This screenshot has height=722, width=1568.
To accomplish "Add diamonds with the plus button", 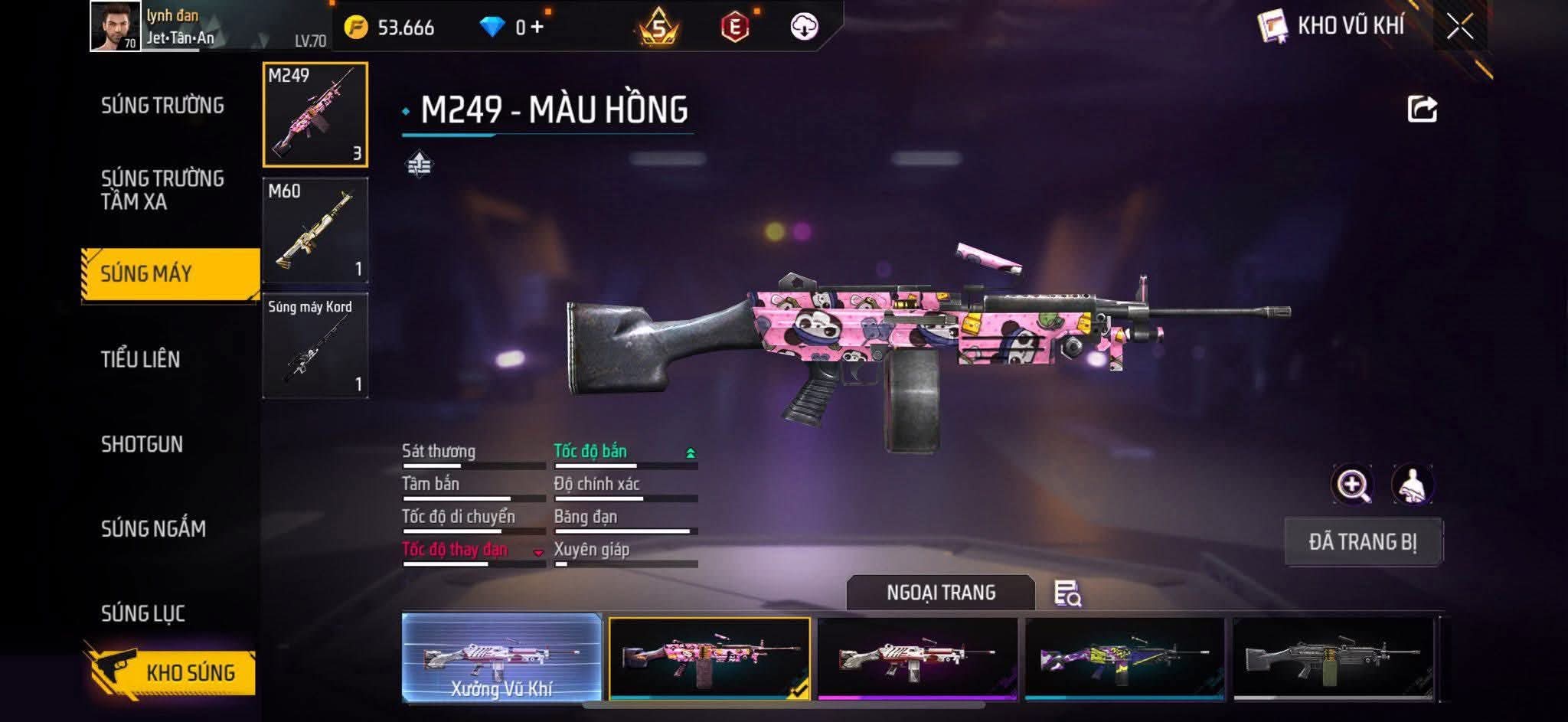I will 537,28.
